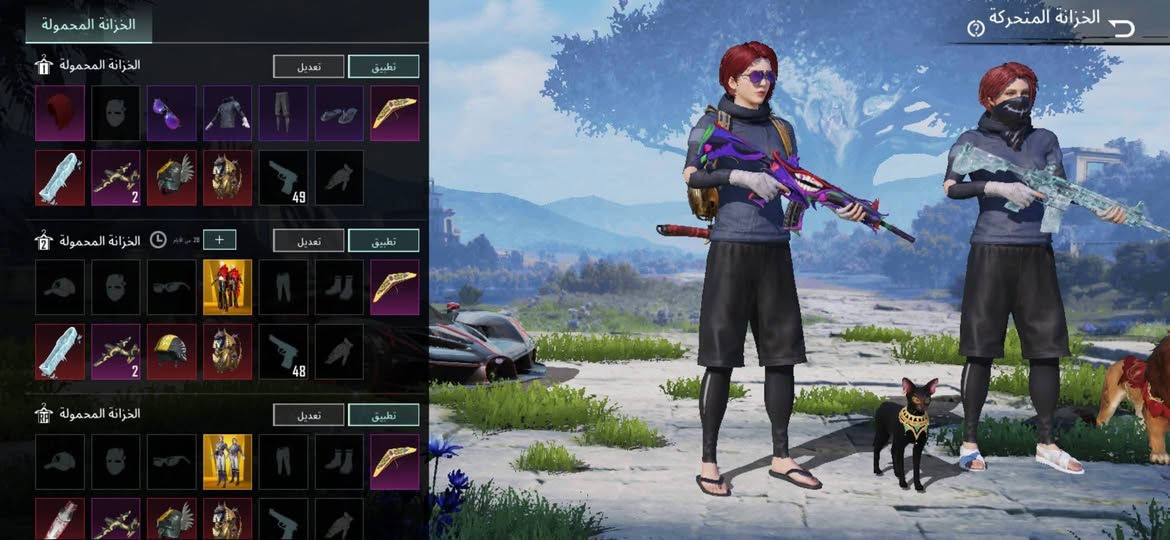1170x540 pixels.
Task: Click the plus button beside the timer
Action: click(220, 240)
